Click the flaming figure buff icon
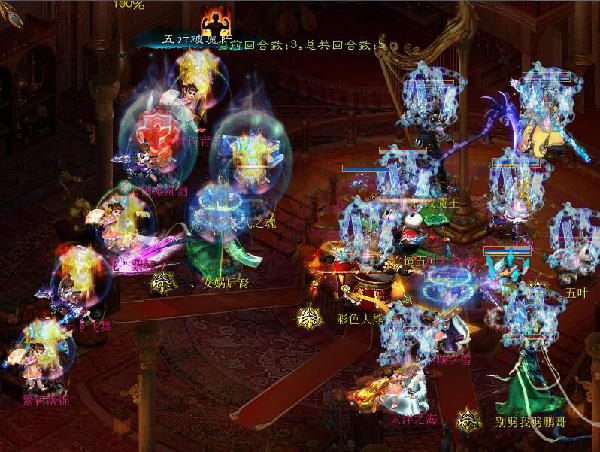The image size is (600, 452). coord(216,20)
